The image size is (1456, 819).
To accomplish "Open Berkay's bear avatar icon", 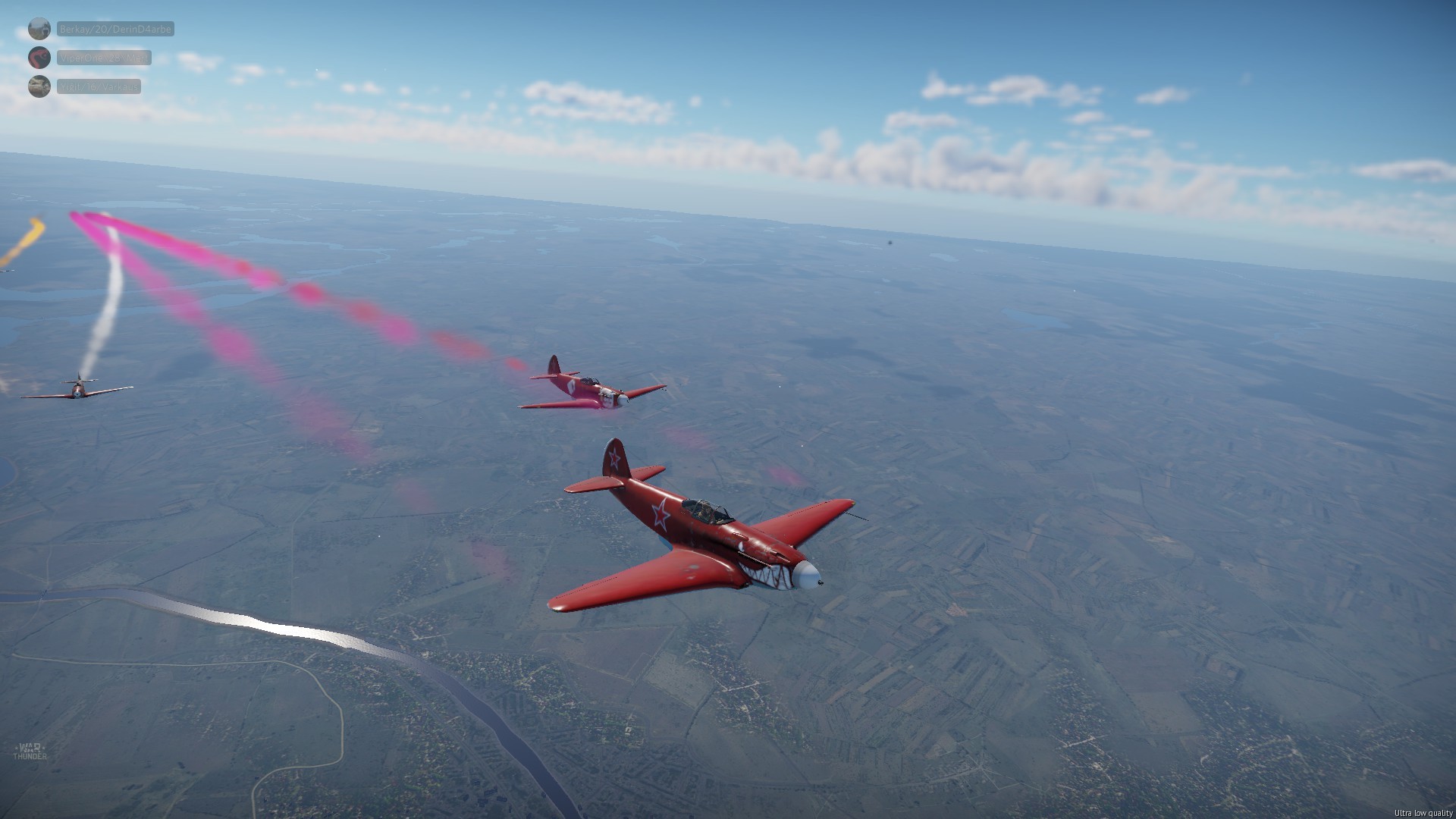I will click(x=39, y=30).
